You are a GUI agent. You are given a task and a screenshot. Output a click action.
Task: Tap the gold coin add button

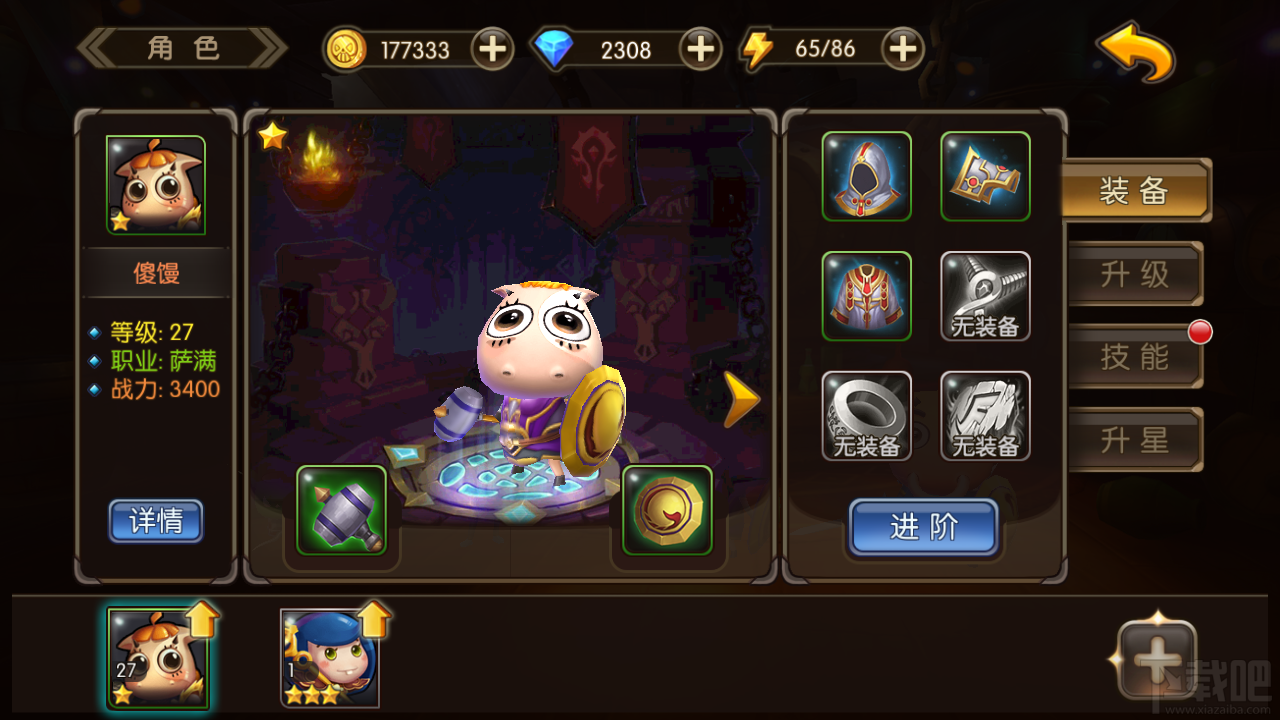point(491,48)
